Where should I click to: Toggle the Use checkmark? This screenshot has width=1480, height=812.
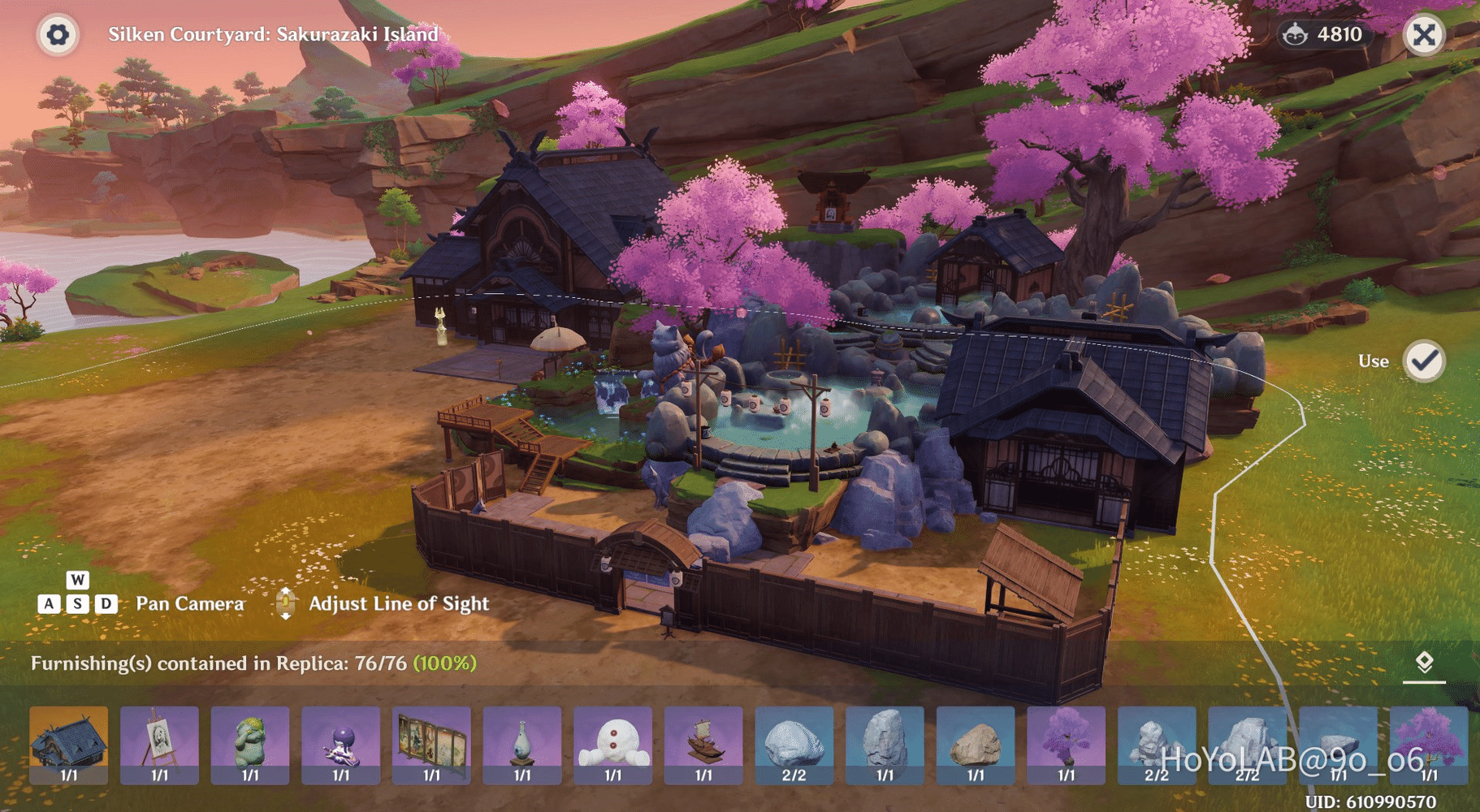[x=1424, y=361]
